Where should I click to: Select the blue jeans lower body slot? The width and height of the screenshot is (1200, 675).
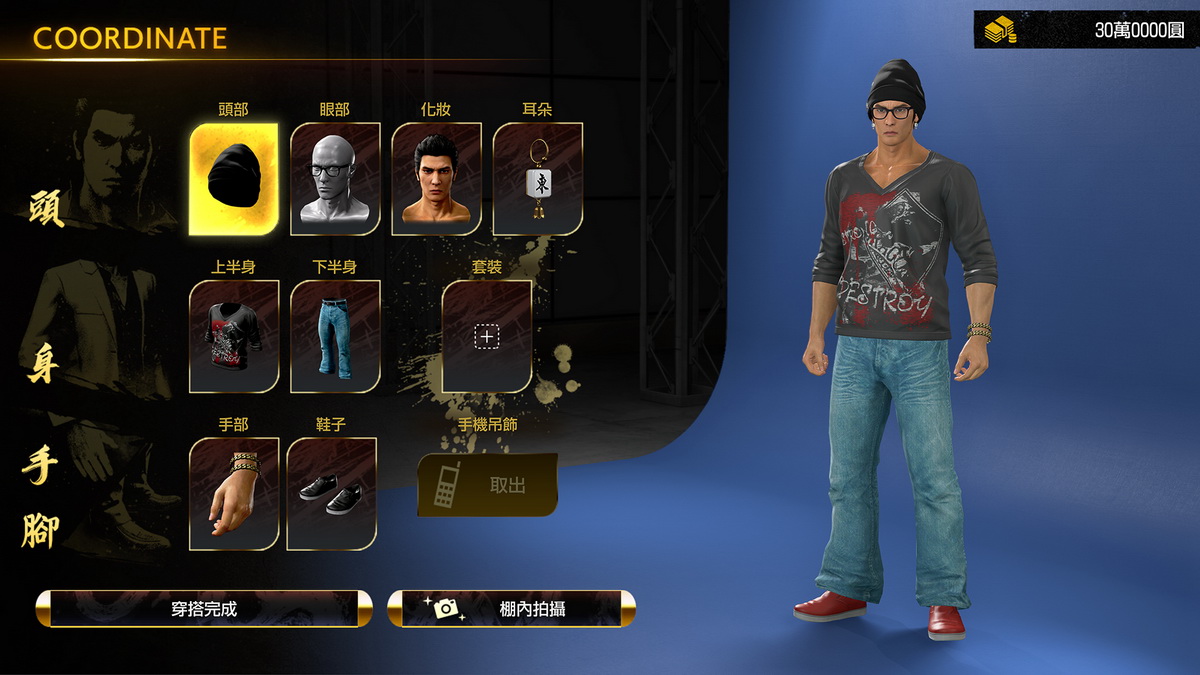point(335,336)
